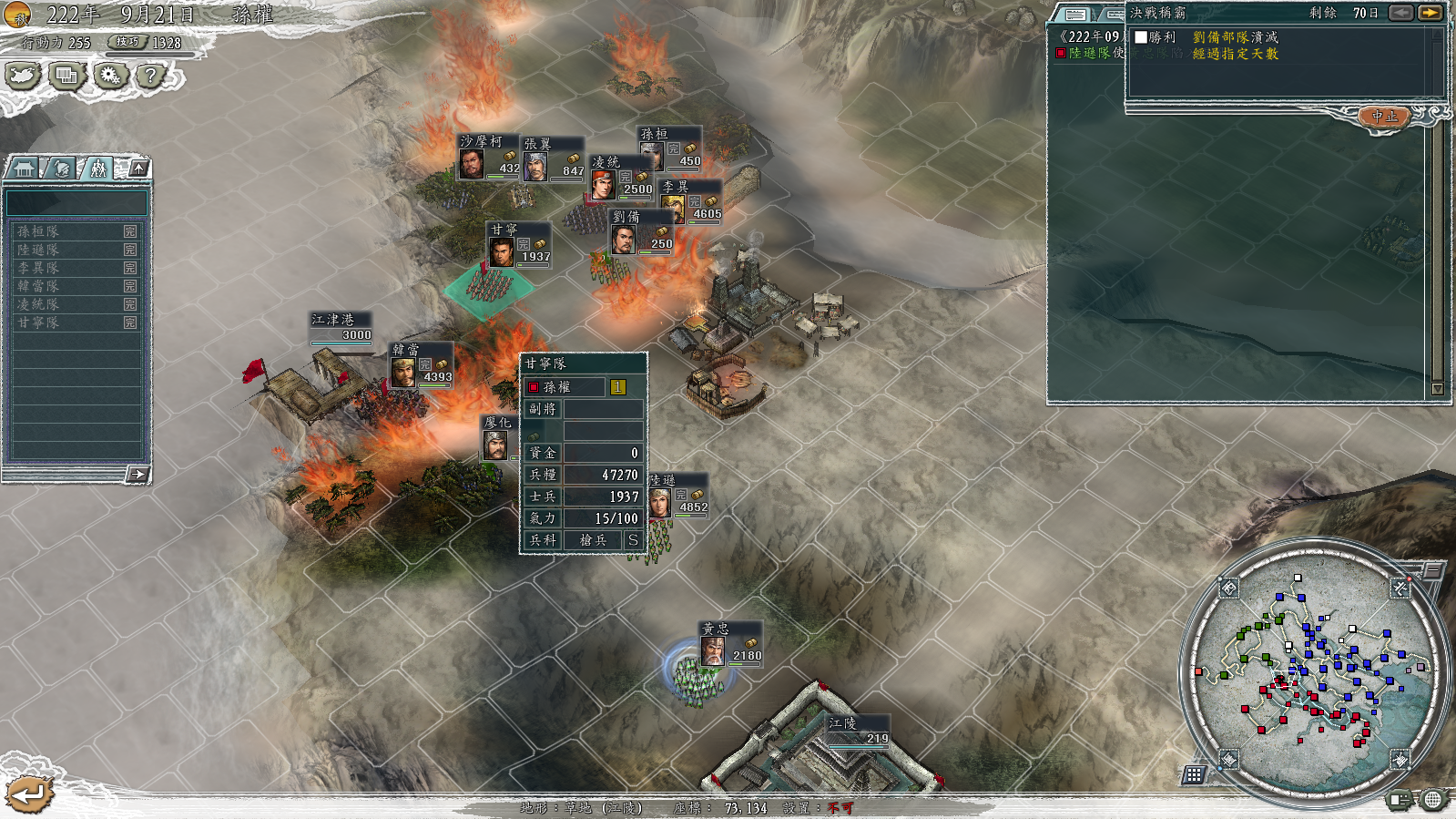This screenshot has height=819, width=1456.
Task: Switch to the troop units tab
Action: (x=97, y=169)
